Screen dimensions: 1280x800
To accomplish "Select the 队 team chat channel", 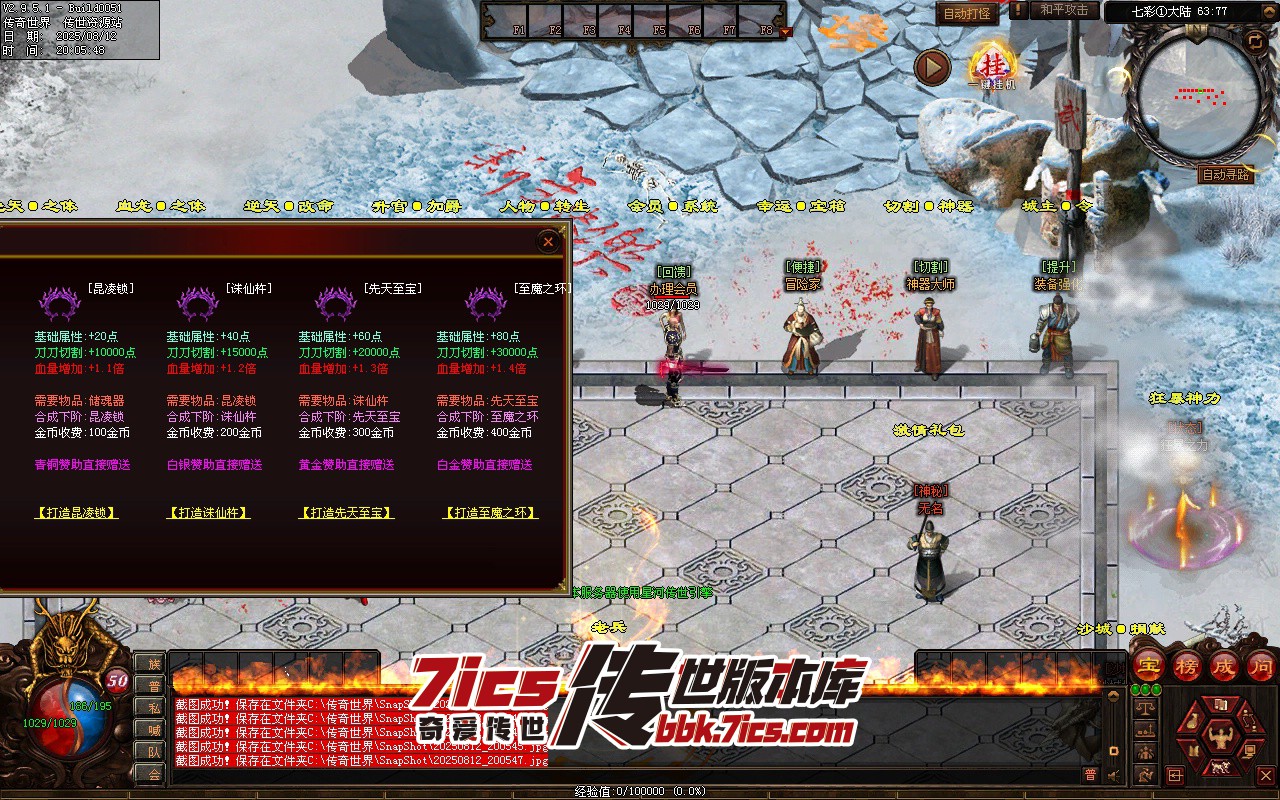I will point(153,751).
